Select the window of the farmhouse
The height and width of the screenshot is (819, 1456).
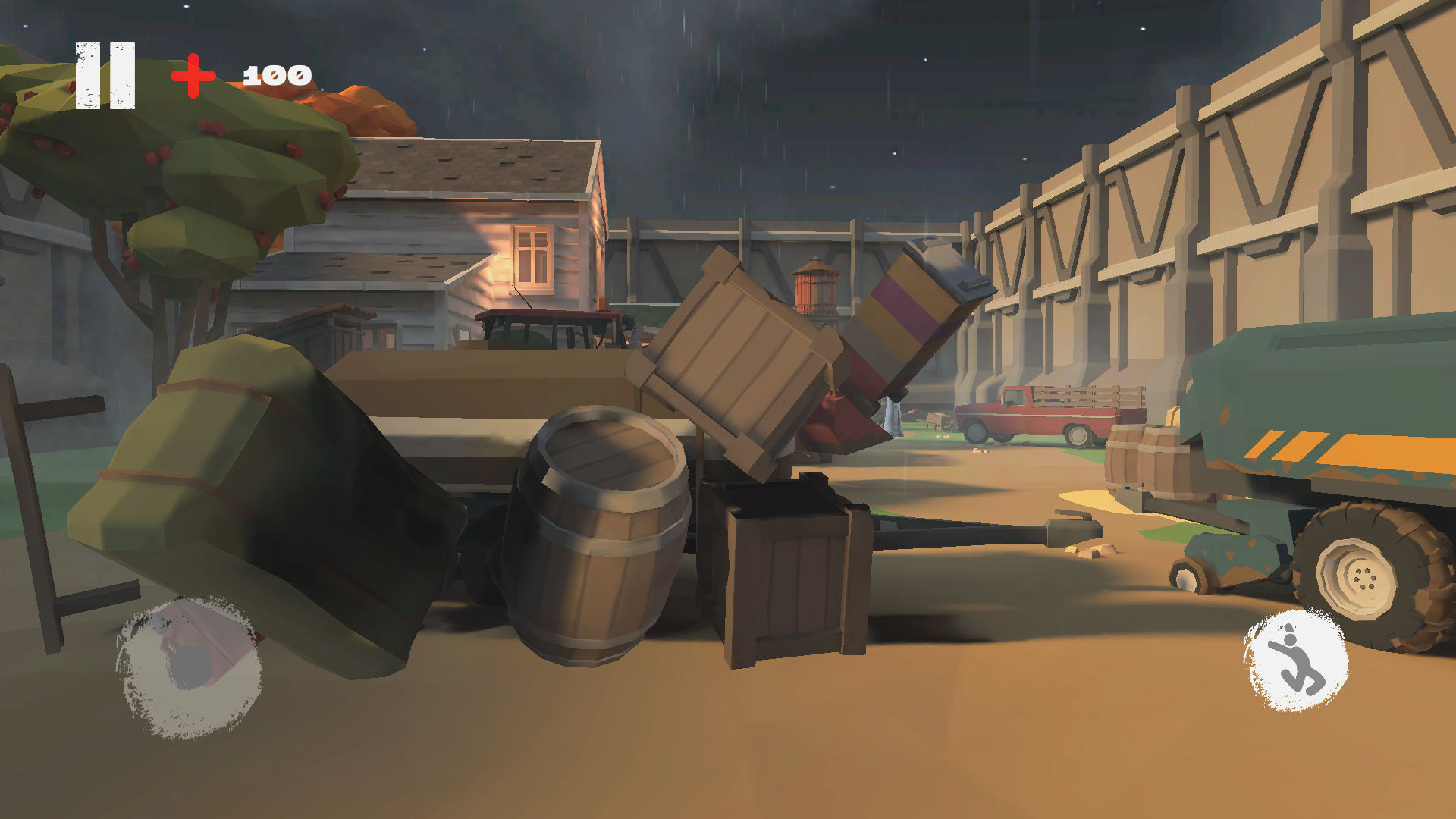point(533,256)
